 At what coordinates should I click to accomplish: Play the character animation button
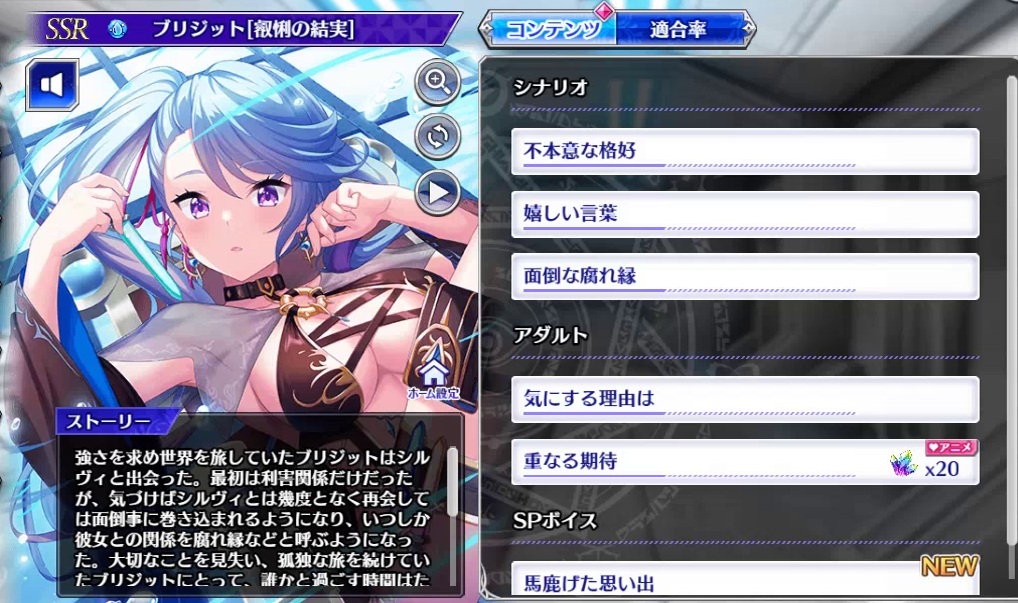click(437, 191)
